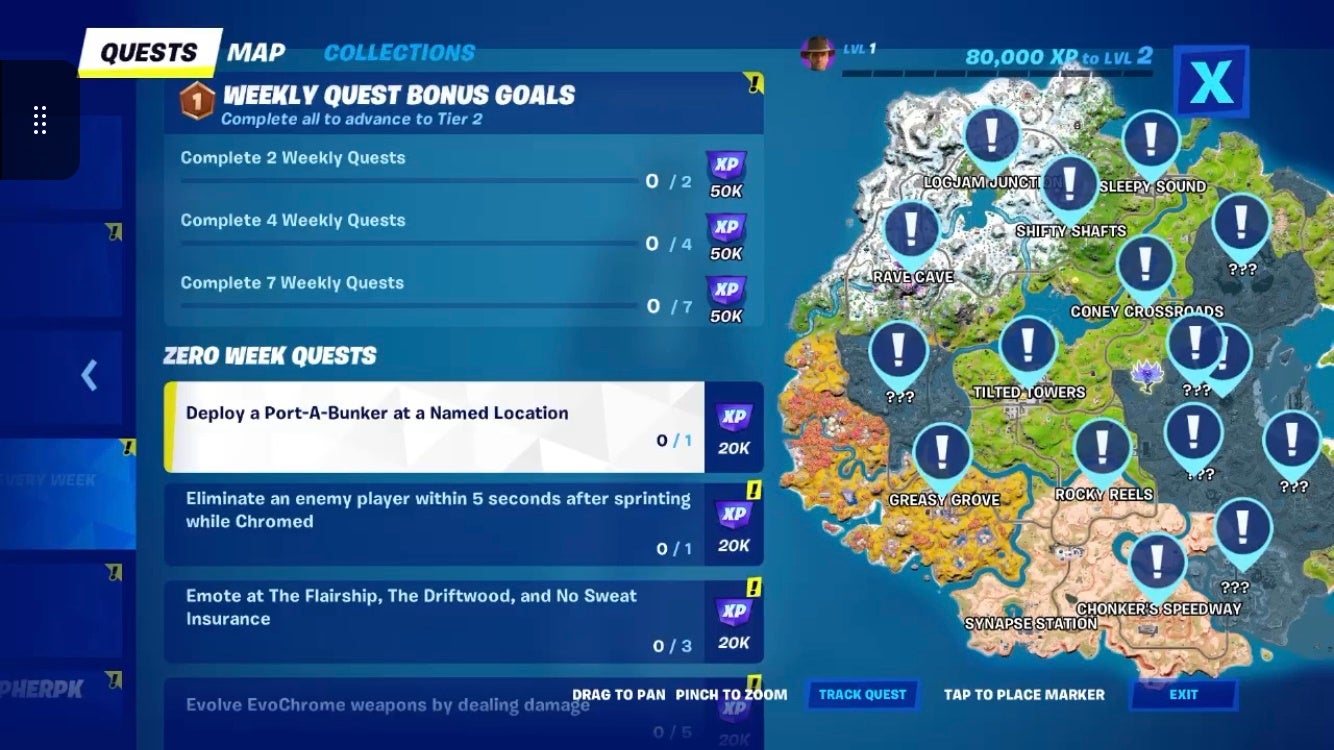Screen dimensions: 1334x750
Task: Switch to the MAP tab
Action: coord(256,51)
